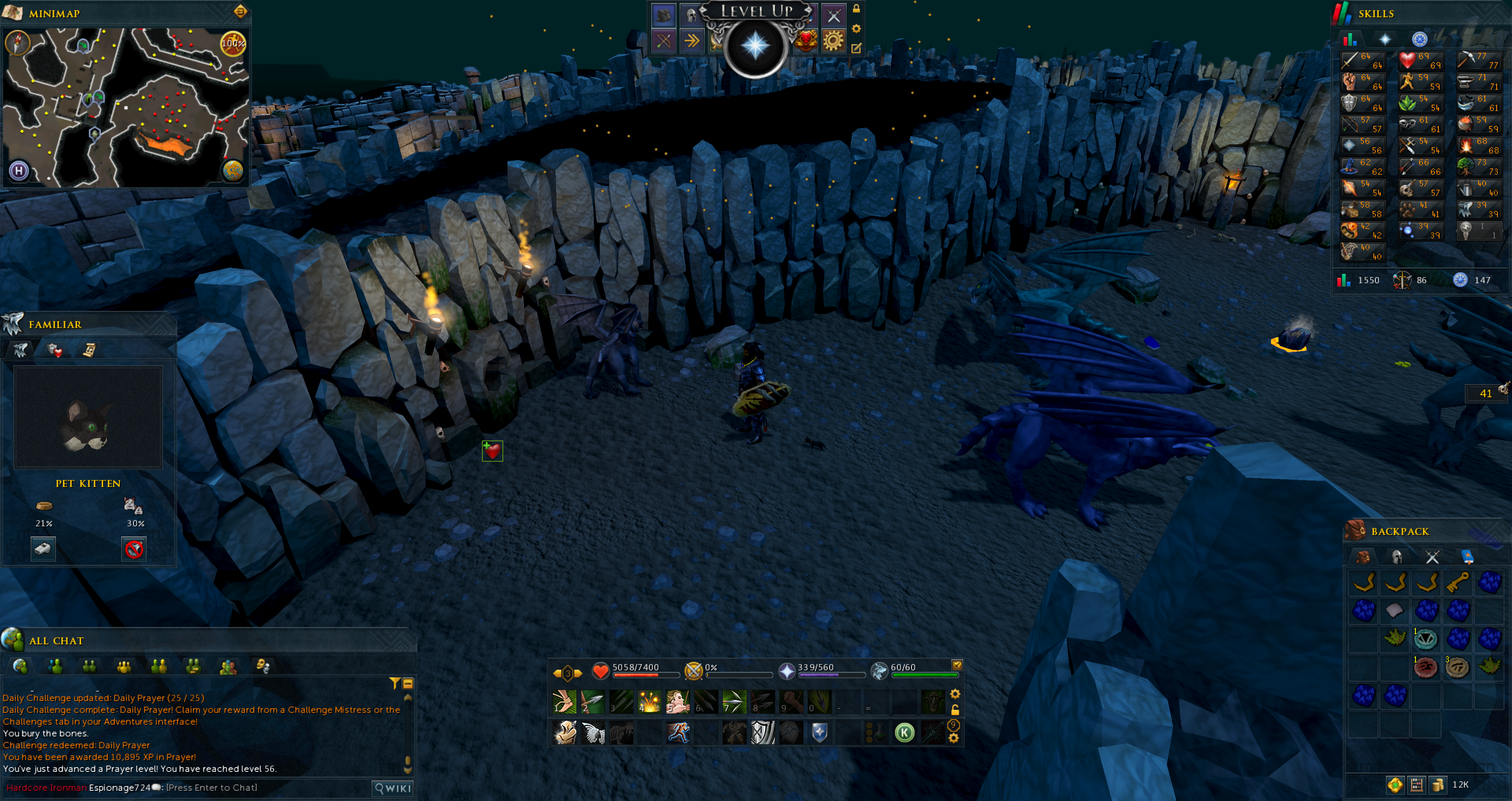Click the red rune stack in backpack

click(1426, 668)
